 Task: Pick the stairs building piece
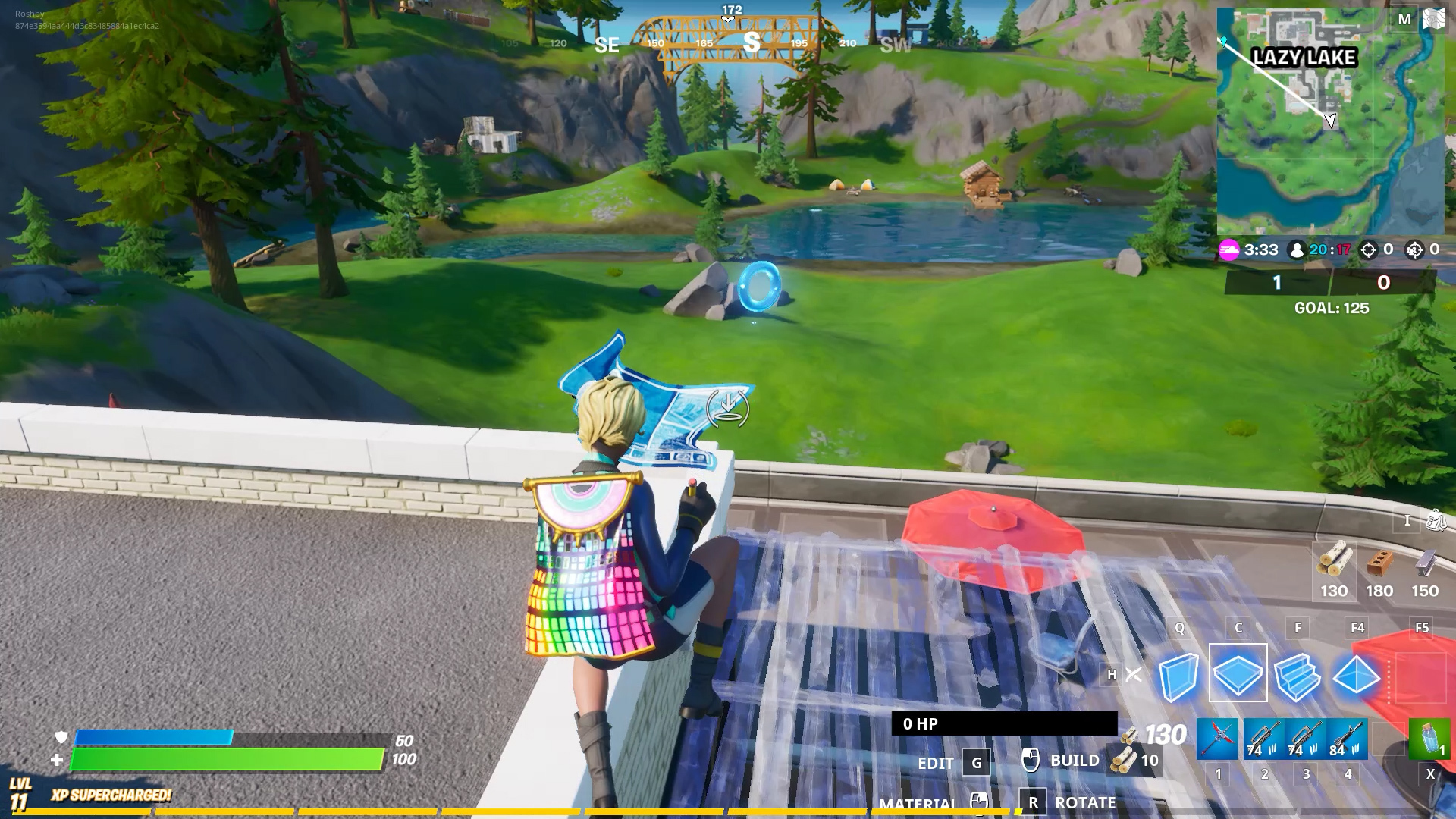(x=1297, y=674)
